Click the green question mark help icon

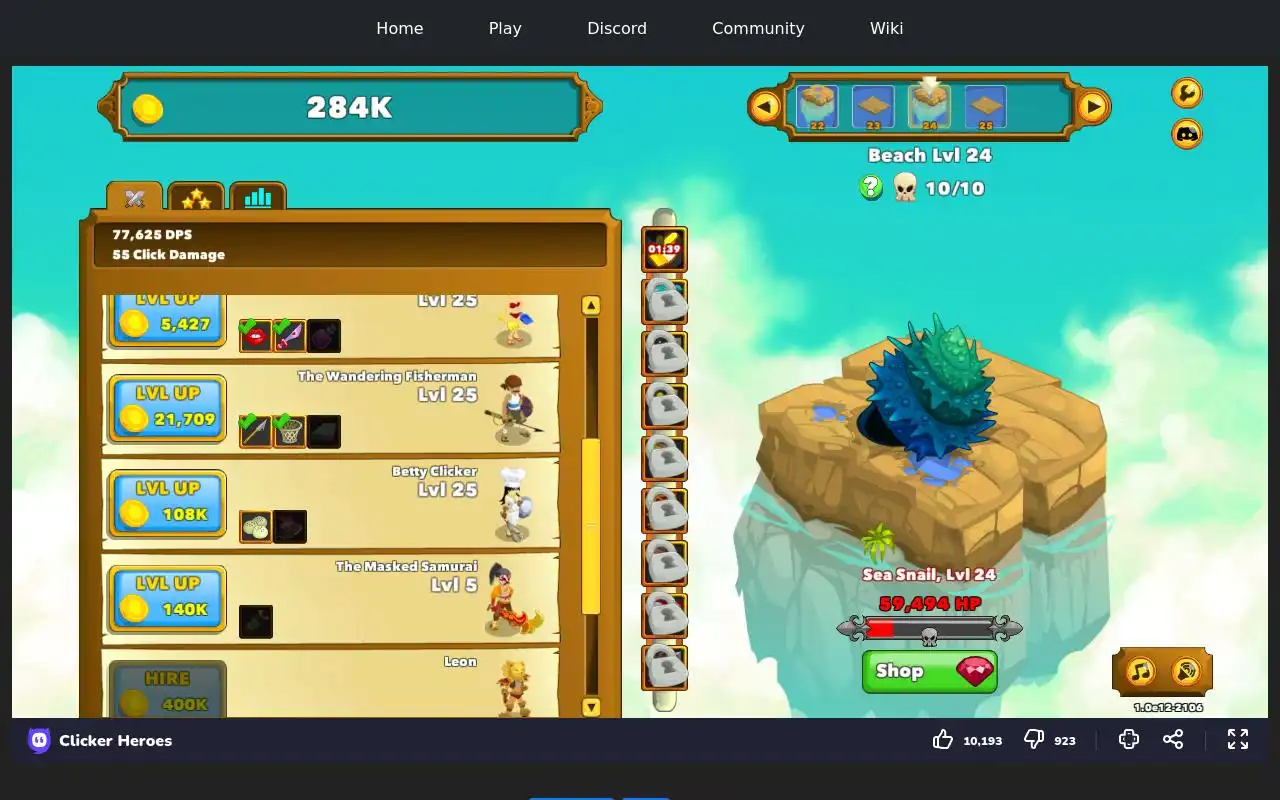tap(871, 187)
